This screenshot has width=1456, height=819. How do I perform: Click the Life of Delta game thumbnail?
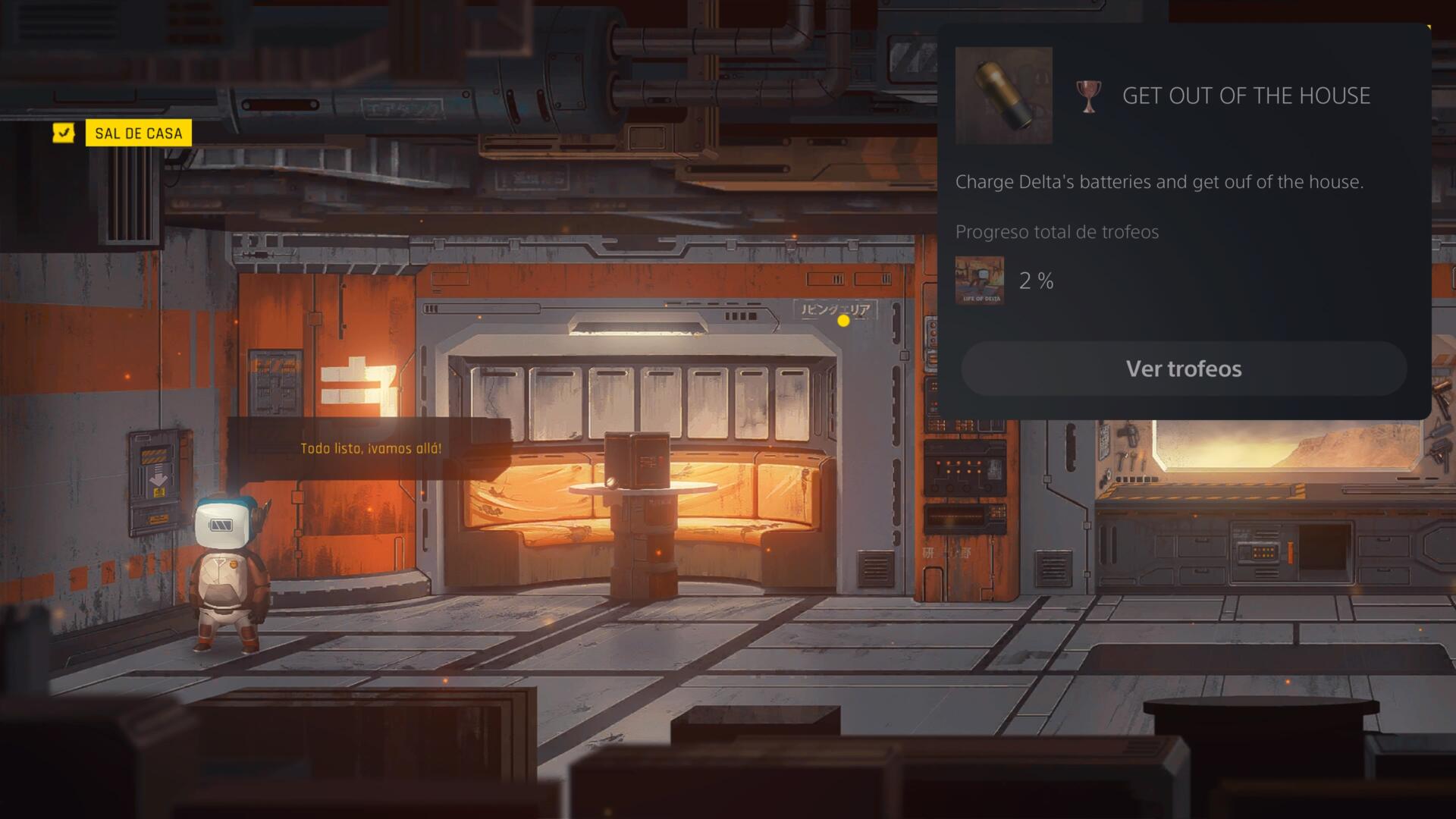(x=979, y=281)
